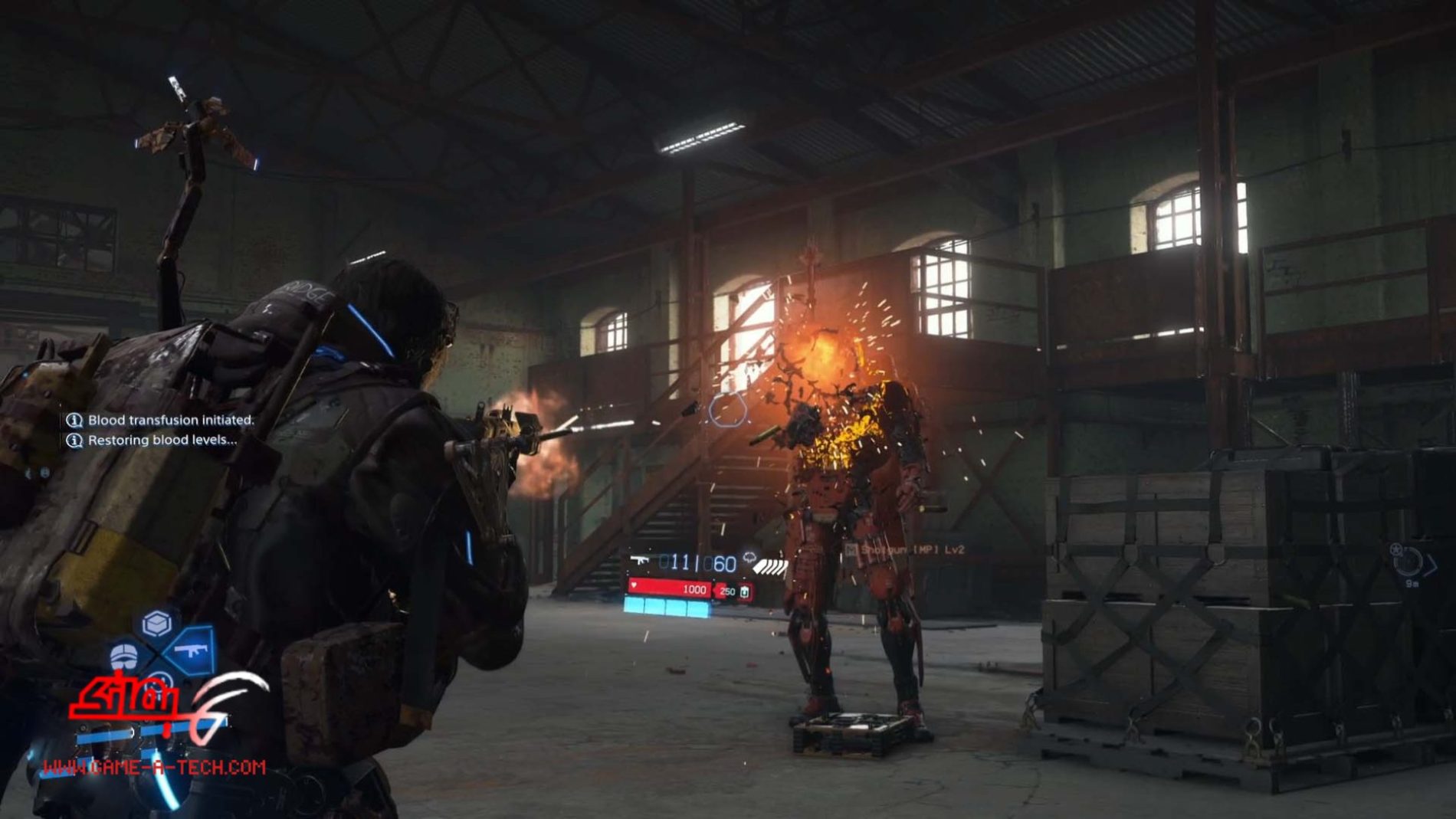Click the waypoint marker showing 9m
Screen dimensions: 1456x819
[x=1408, y=563]
